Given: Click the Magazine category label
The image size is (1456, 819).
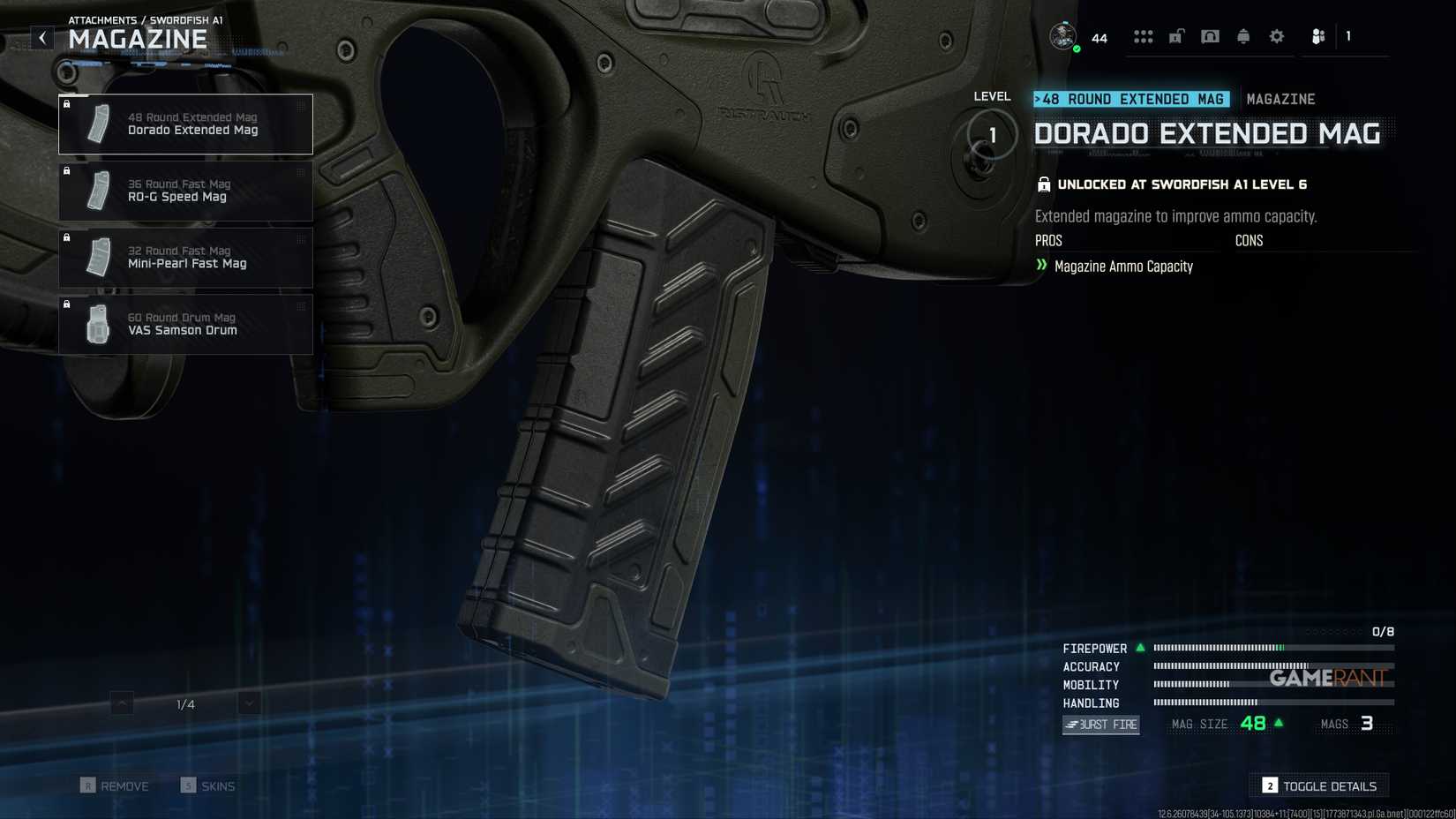Looking at the screenshot, I should (x=1280, y=99).
